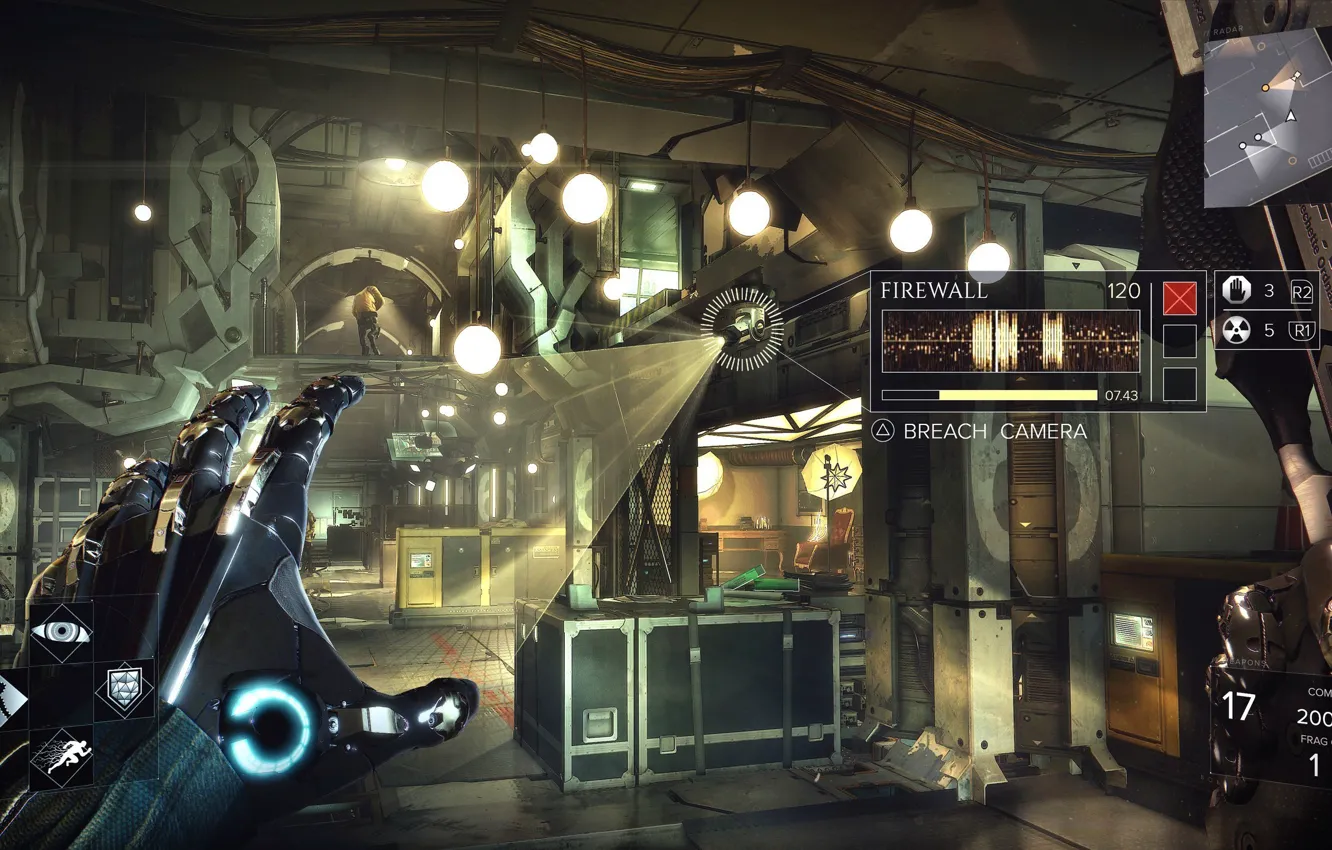
Task: Click the R1 button prompt
Action: 1301,330
